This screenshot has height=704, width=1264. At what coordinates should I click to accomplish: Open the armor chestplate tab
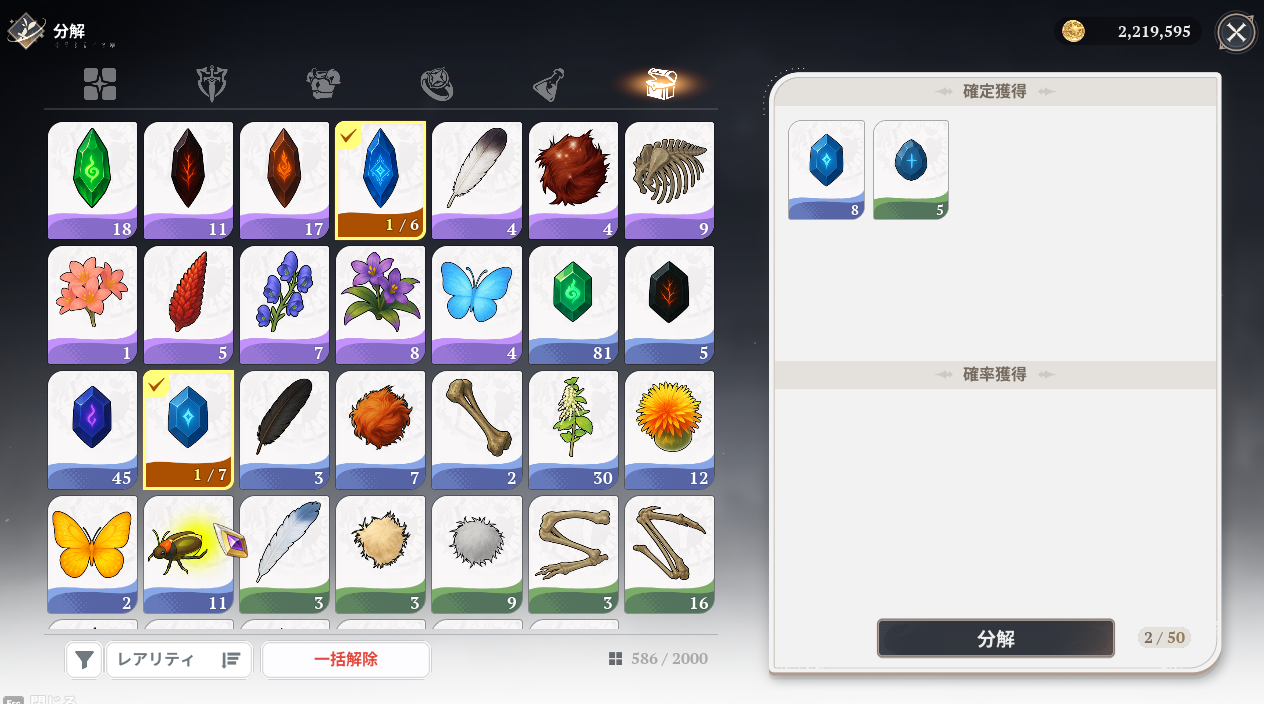[x=324, y=85]
